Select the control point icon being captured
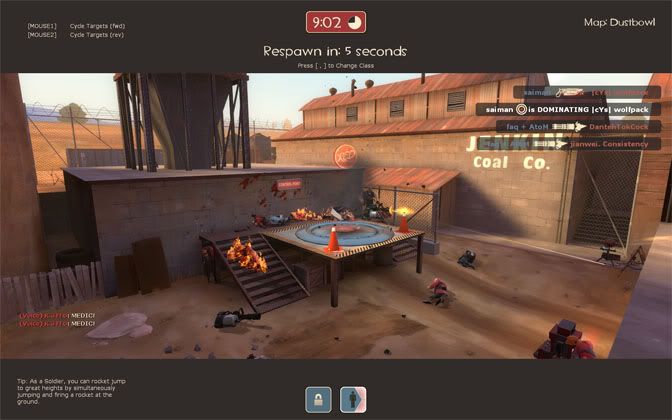 pos(353,398)
